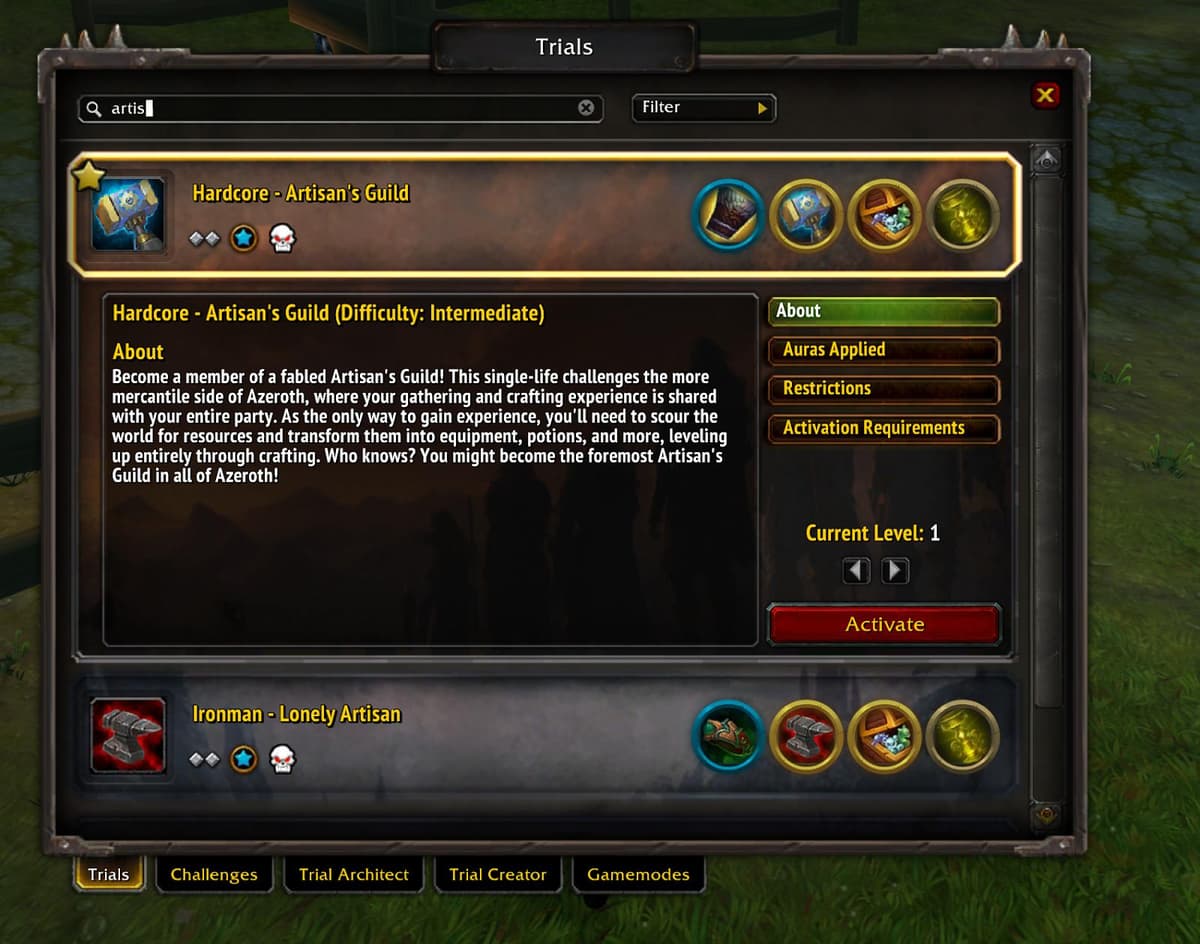1200x944 pixels.
Task: Open the Trial Architect tab
Action: (354, 874)
